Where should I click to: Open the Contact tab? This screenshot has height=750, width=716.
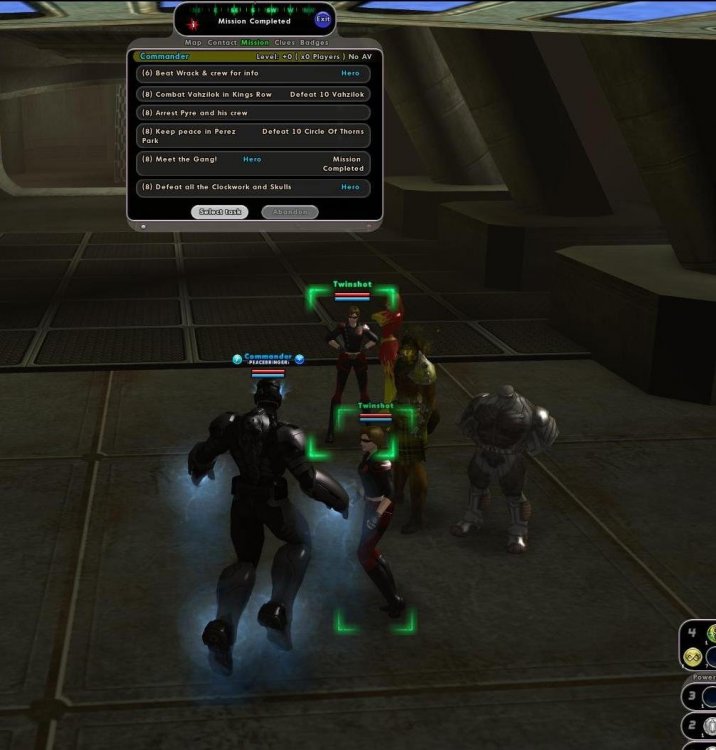pos(222,43)
